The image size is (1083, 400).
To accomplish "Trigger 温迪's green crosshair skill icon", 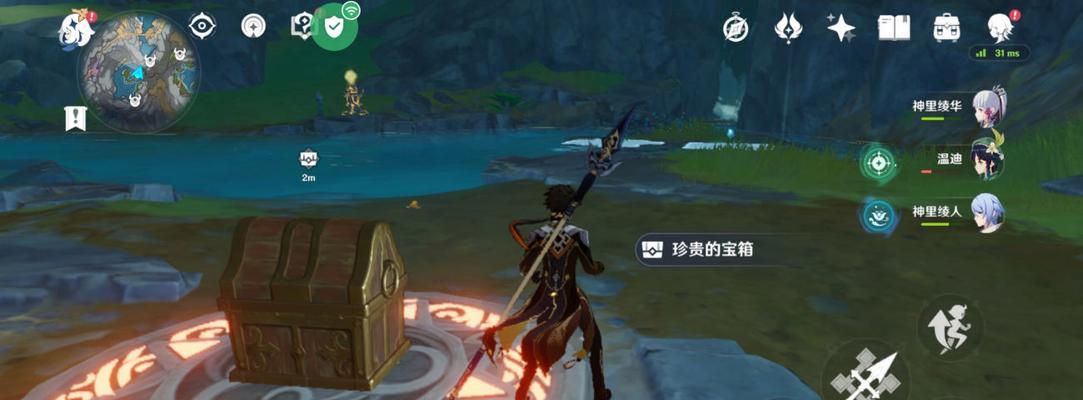I will [879, 161].
